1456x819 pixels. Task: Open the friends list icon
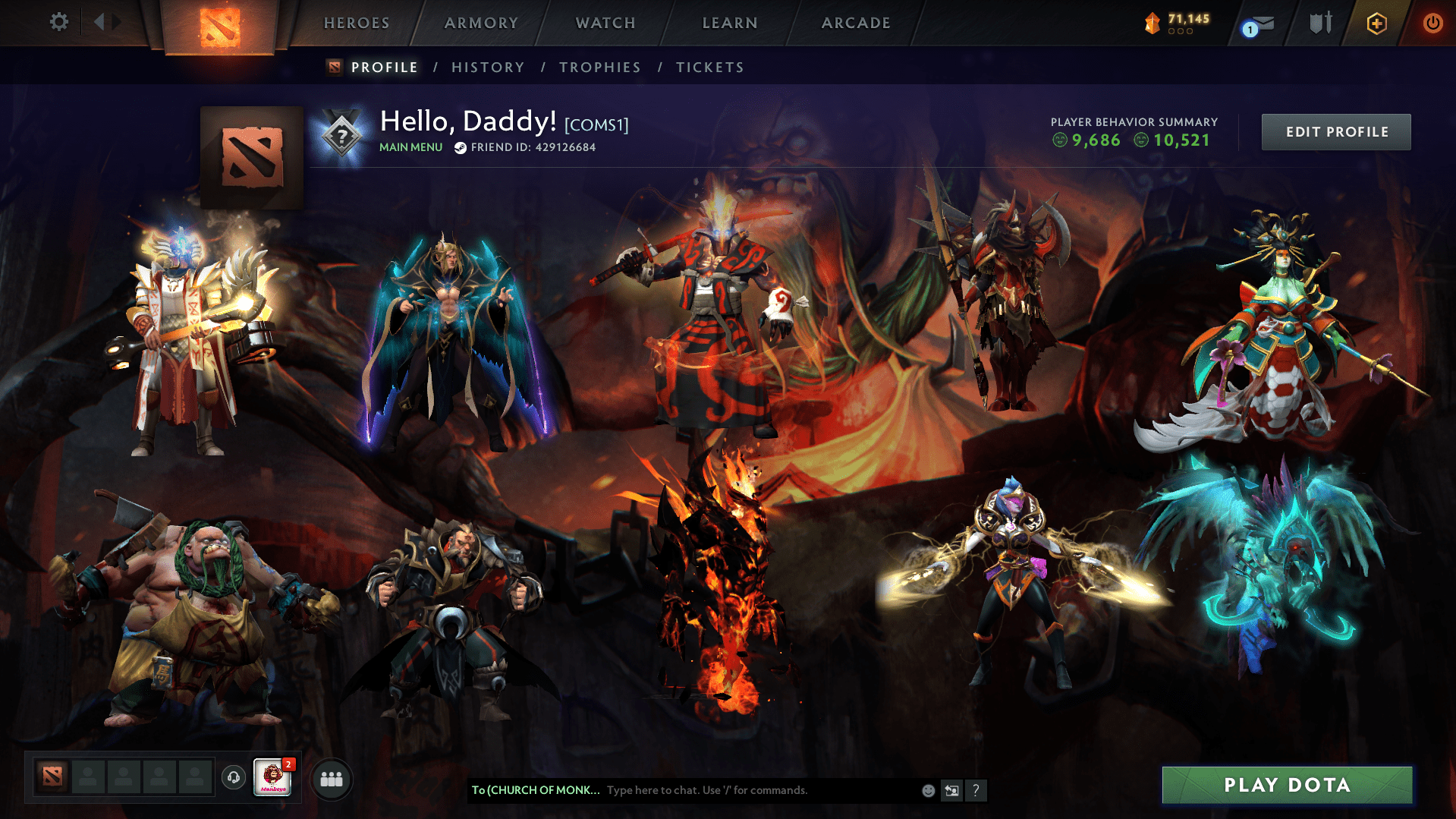coord(331,777)
